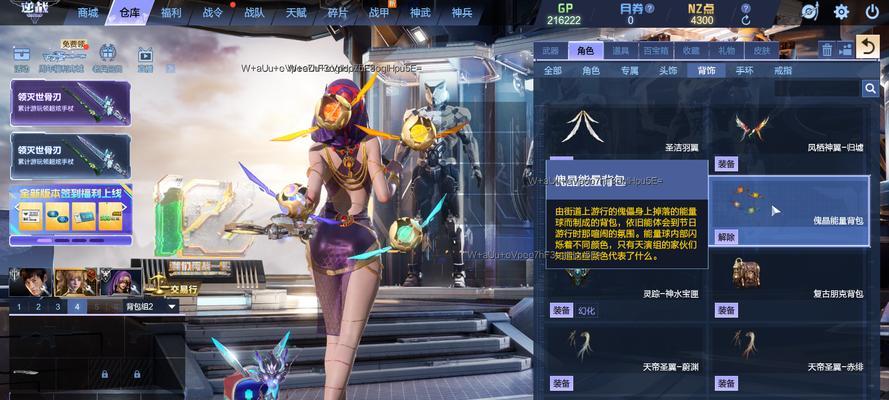Open the gear settings icon
Viewport: 889px width, 400px height.
point(841,12)
